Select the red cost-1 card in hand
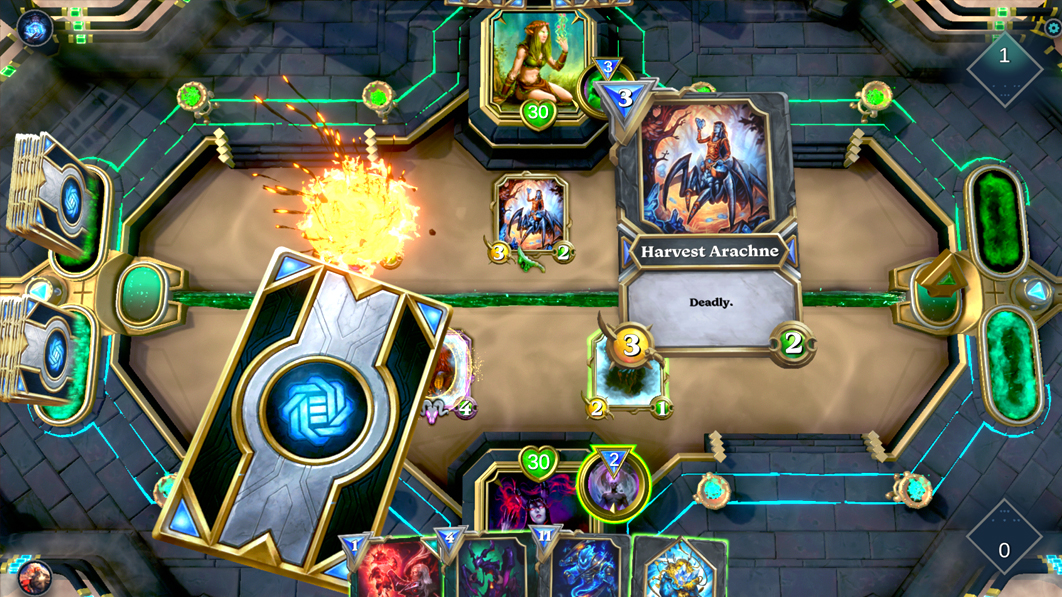This screenshot has width=1062, height=597. 398,572
